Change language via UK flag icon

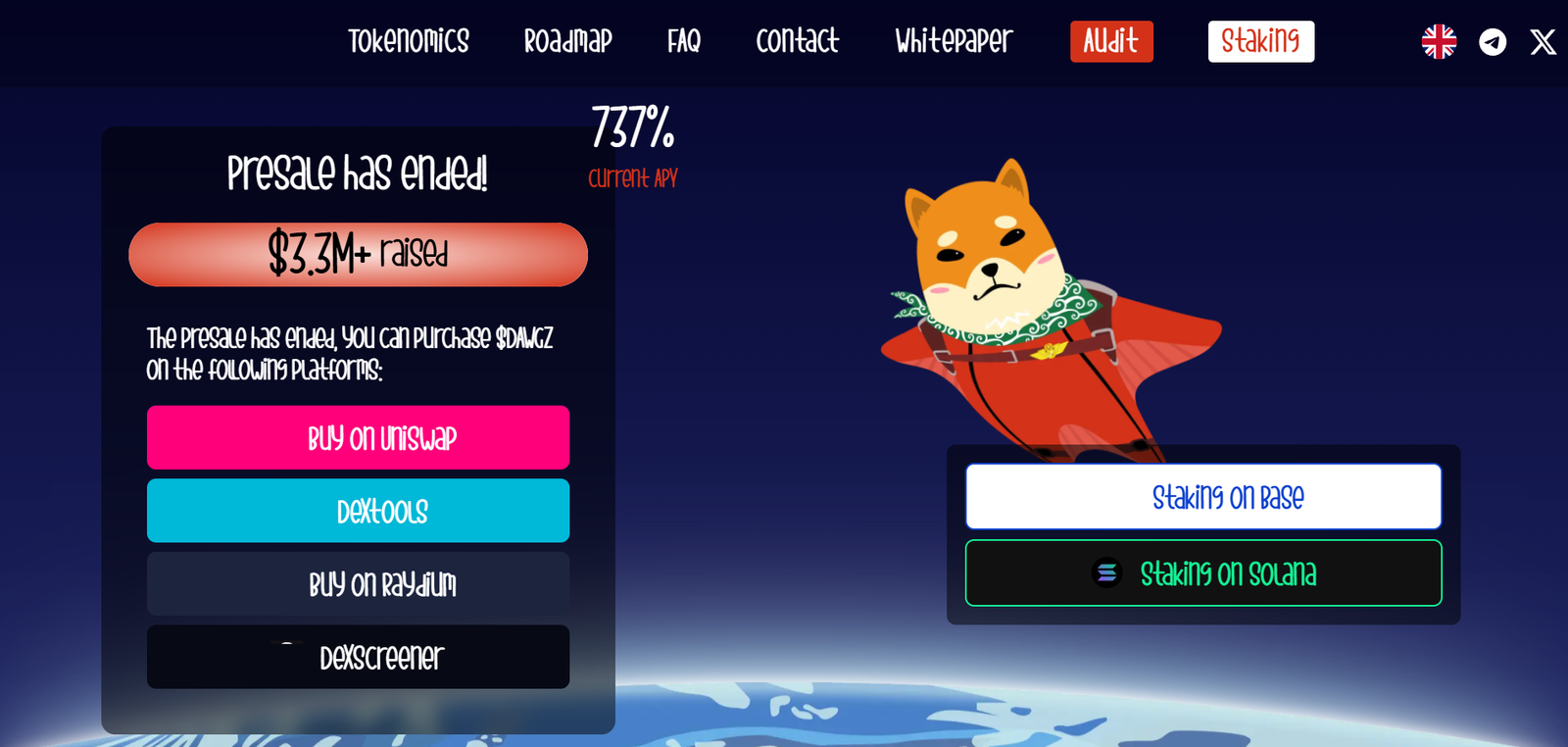coord(1439,41)
